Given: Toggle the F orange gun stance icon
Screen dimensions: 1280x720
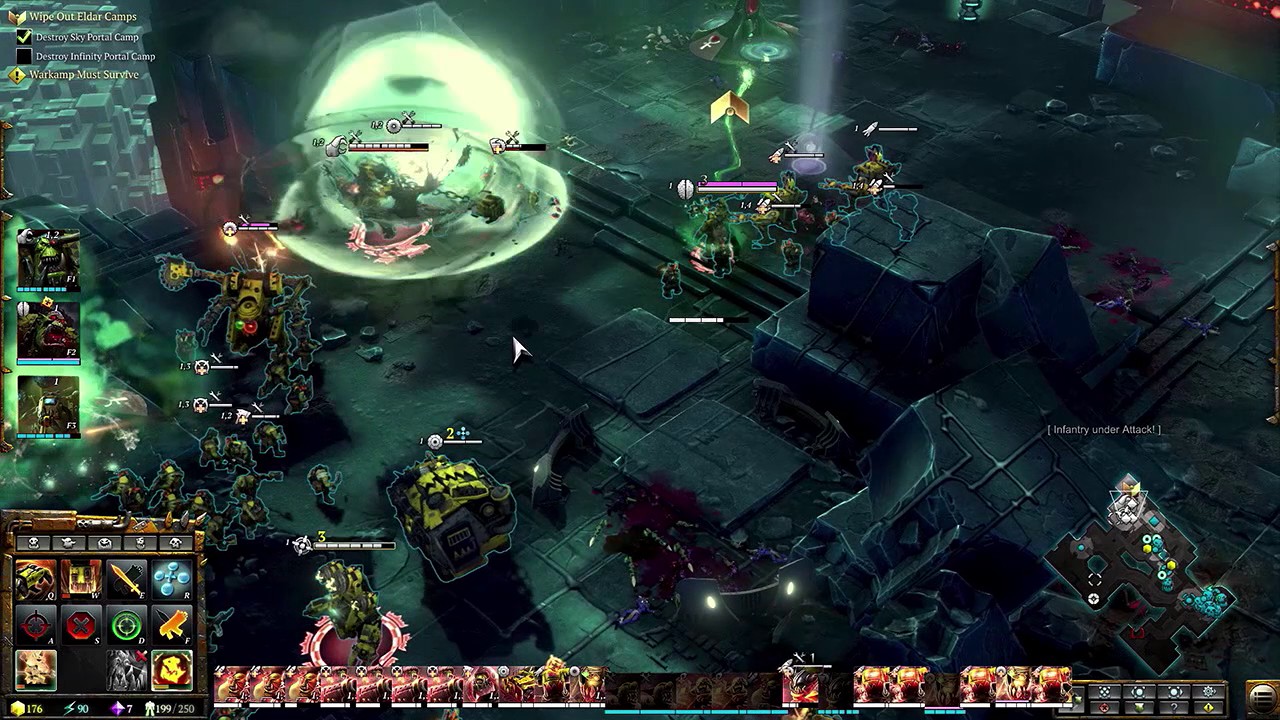Looking at the screenshot, I should [172, 627].
